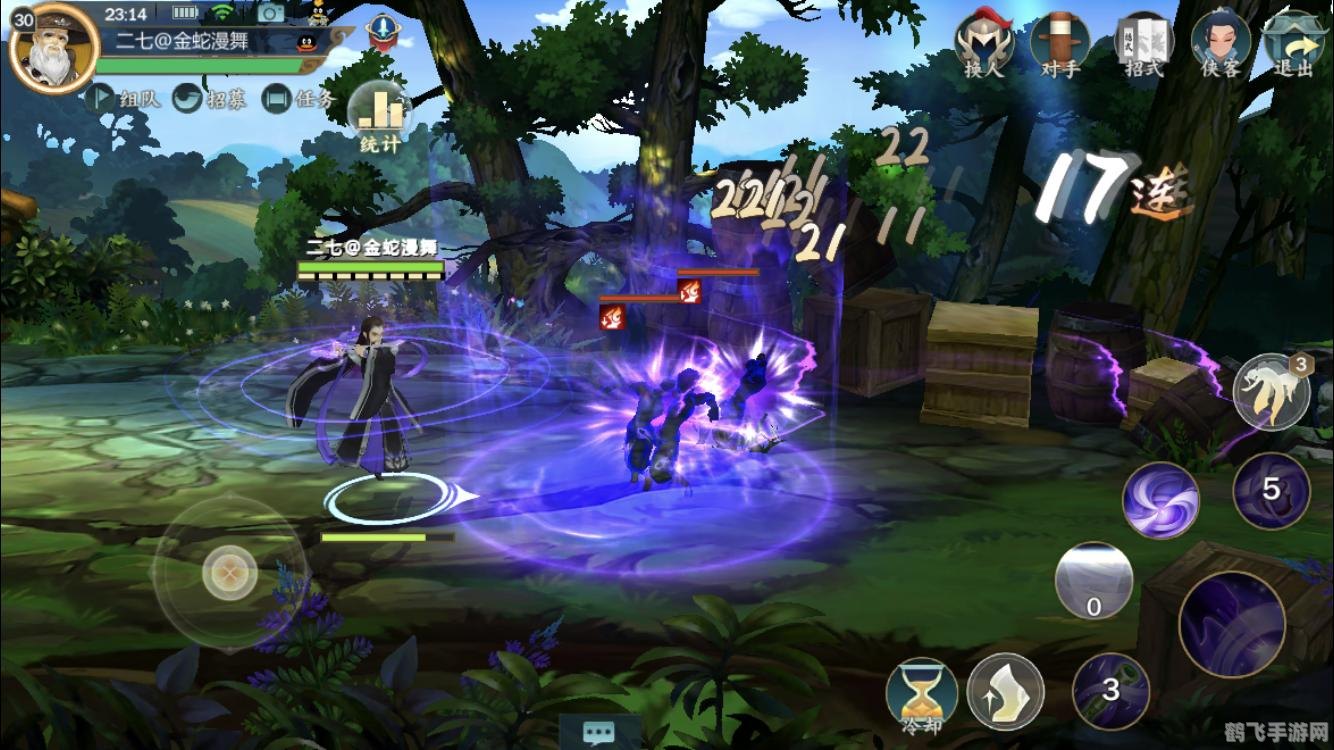1334x750 pixels.
Task: Tap the camera screenshot icon
Action: pyautogui.click(x=270, y=13)
